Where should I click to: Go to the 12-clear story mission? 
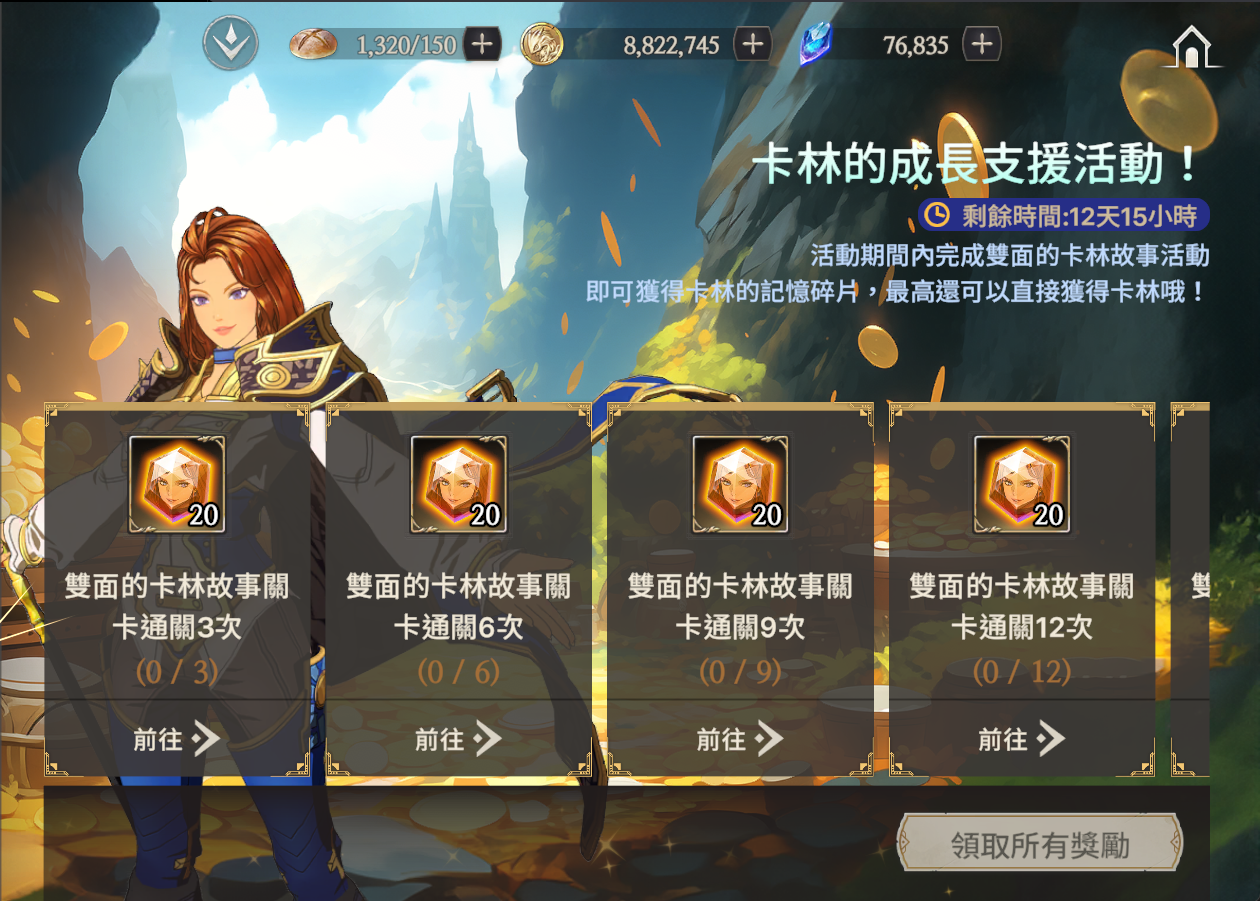[1022, 739]
